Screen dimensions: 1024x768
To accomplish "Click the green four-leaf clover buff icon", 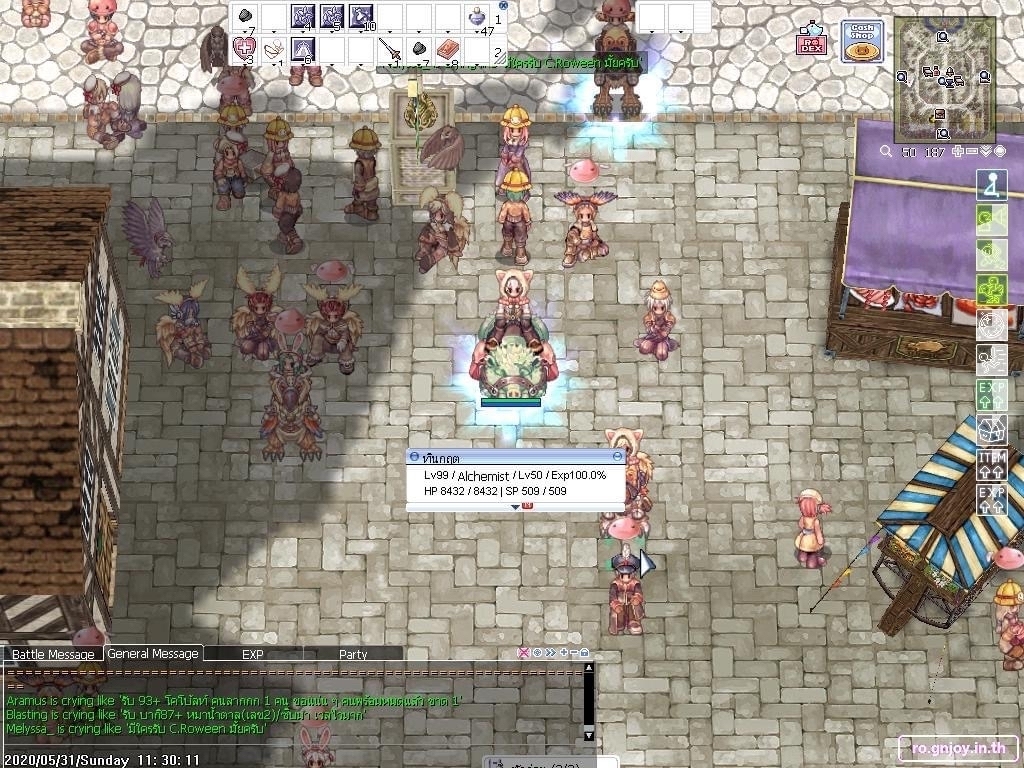I will click(991, 290).
